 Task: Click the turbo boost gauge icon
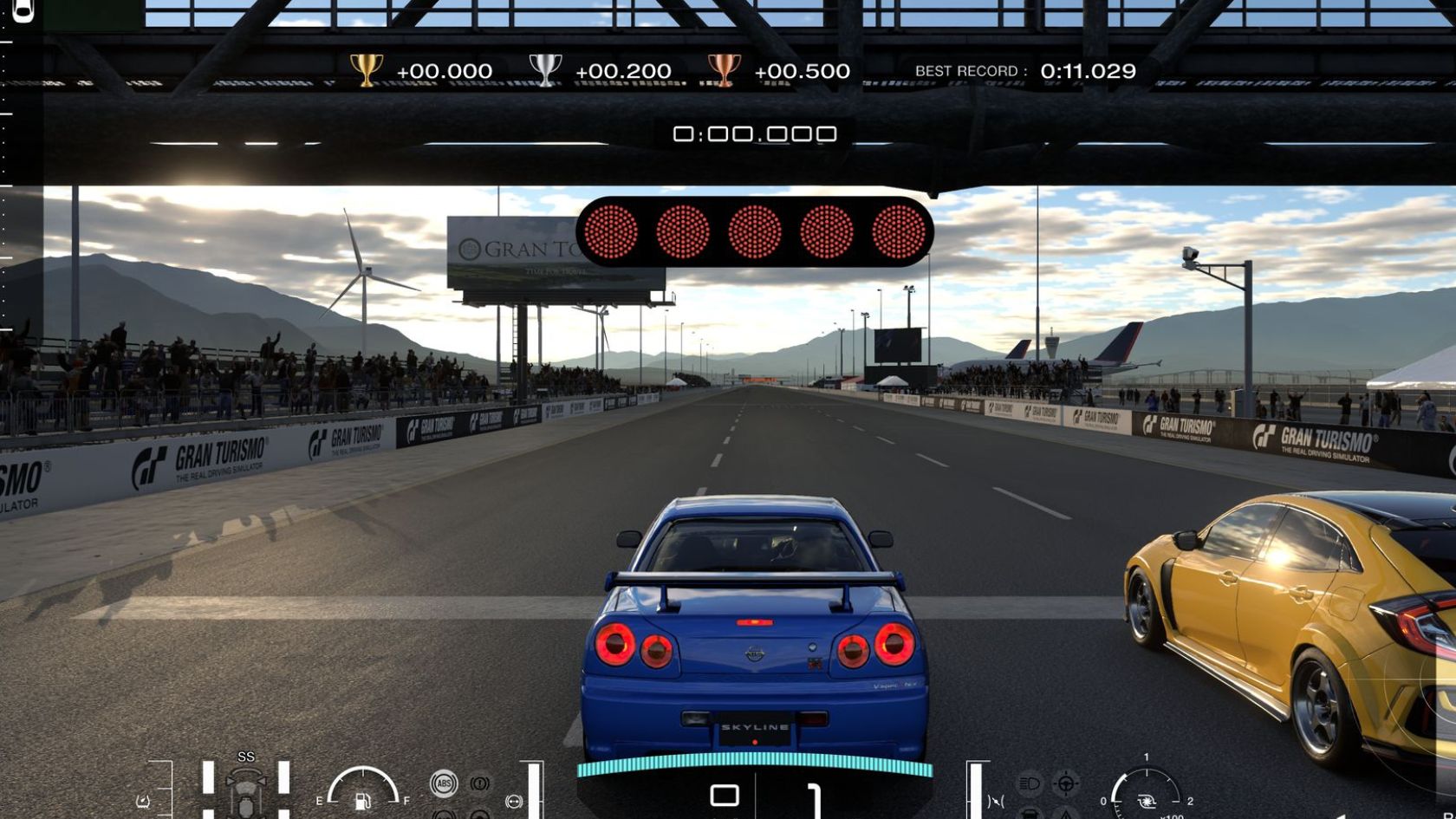click(1147, 801)
